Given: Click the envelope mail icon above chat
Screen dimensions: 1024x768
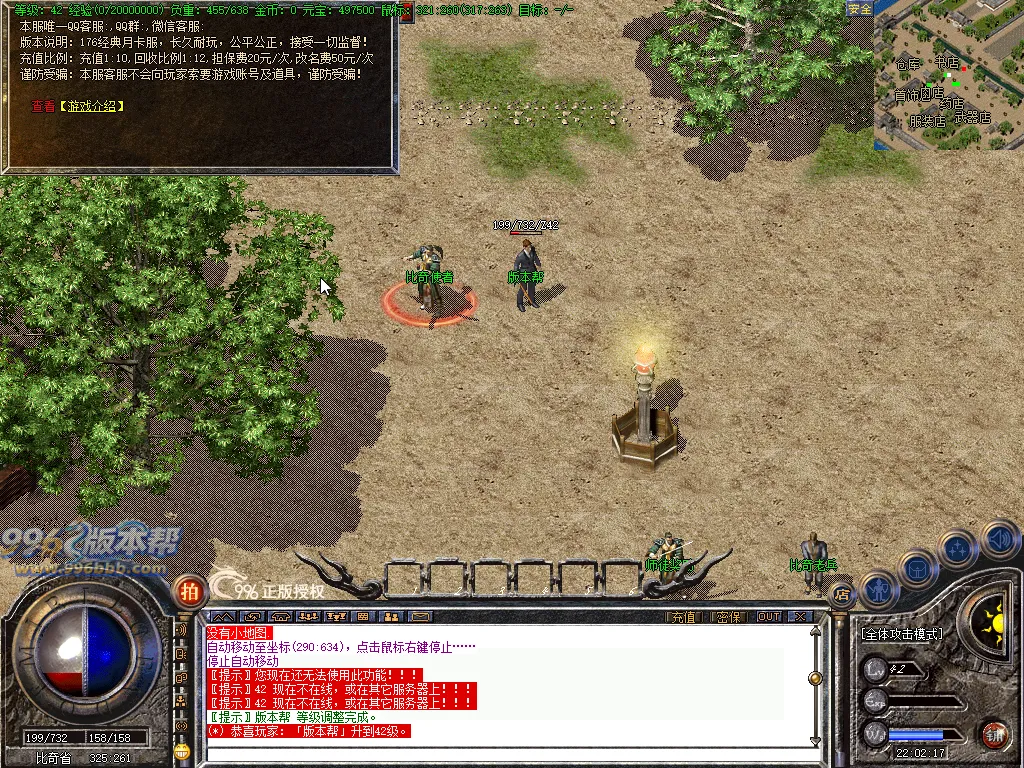Looking at the screenshot, I should coord(419,617).
